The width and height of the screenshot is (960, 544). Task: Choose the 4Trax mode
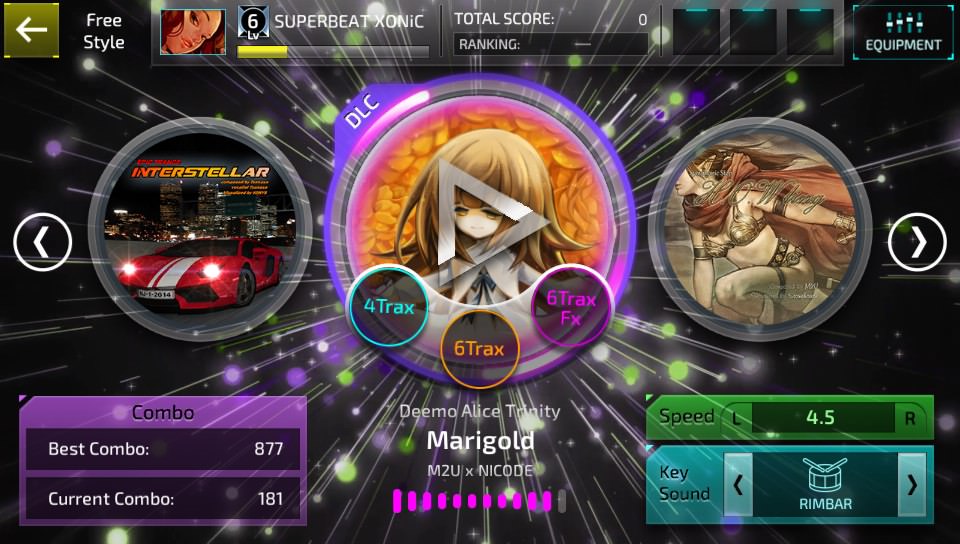(x=389, y=307)
